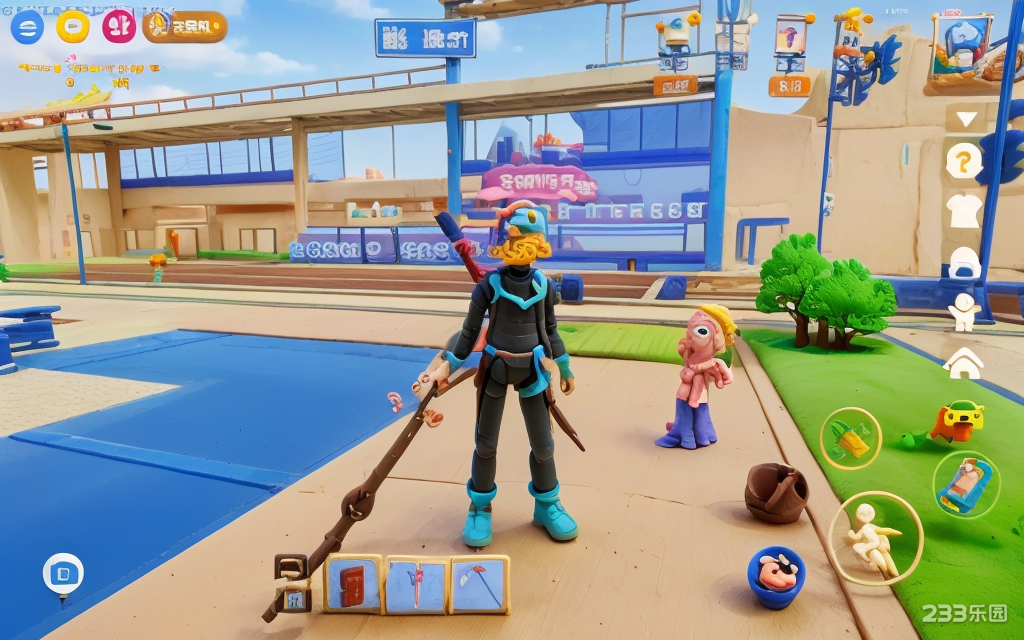This screenshot has width=1024, height=640.
Task: Use the brown bag inventory button
Action: pyautogui.click(x=777, y=493)
